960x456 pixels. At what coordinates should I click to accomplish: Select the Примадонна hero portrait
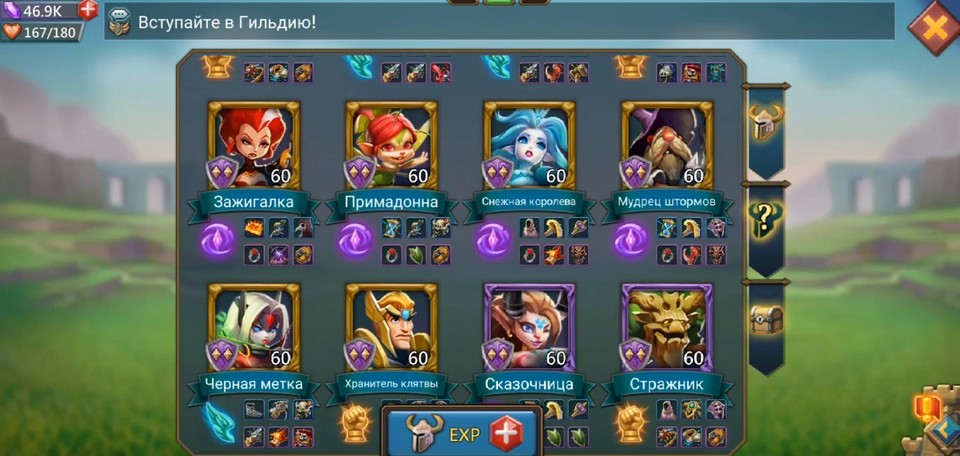point(391,145)
